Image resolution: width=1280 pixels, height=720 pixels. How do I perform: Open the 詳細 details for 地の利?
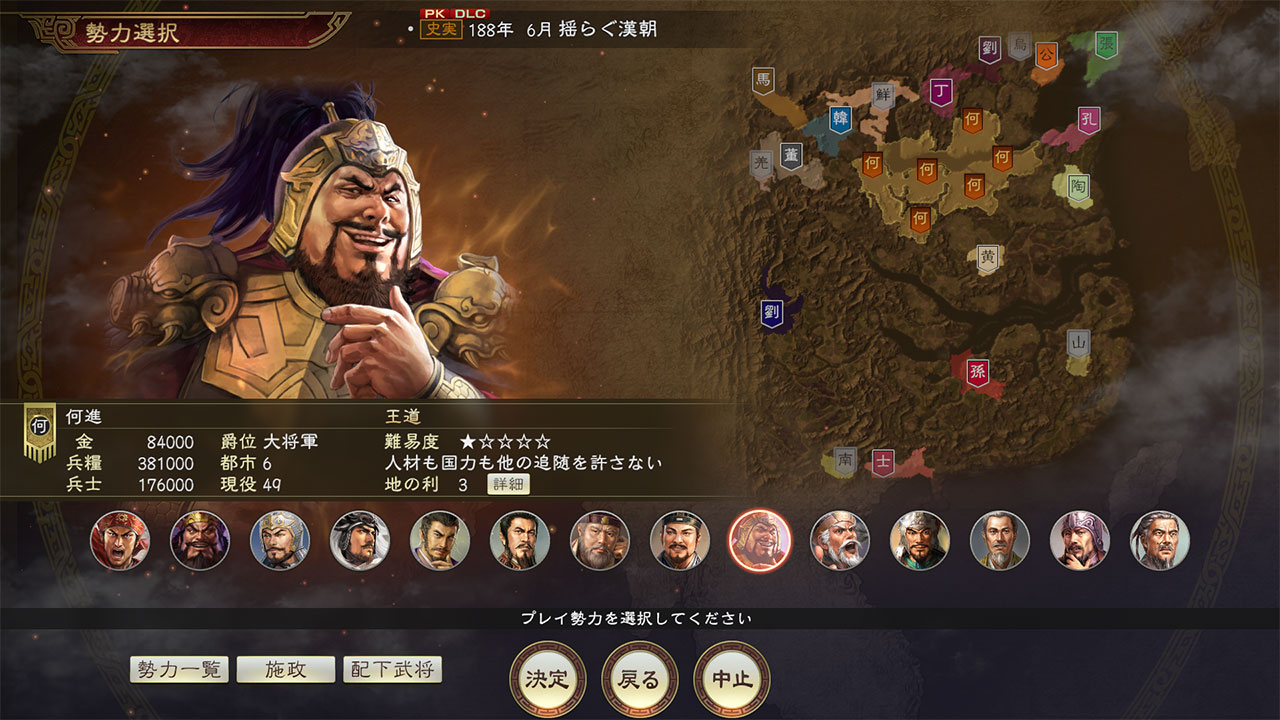(x=508, y=485)
